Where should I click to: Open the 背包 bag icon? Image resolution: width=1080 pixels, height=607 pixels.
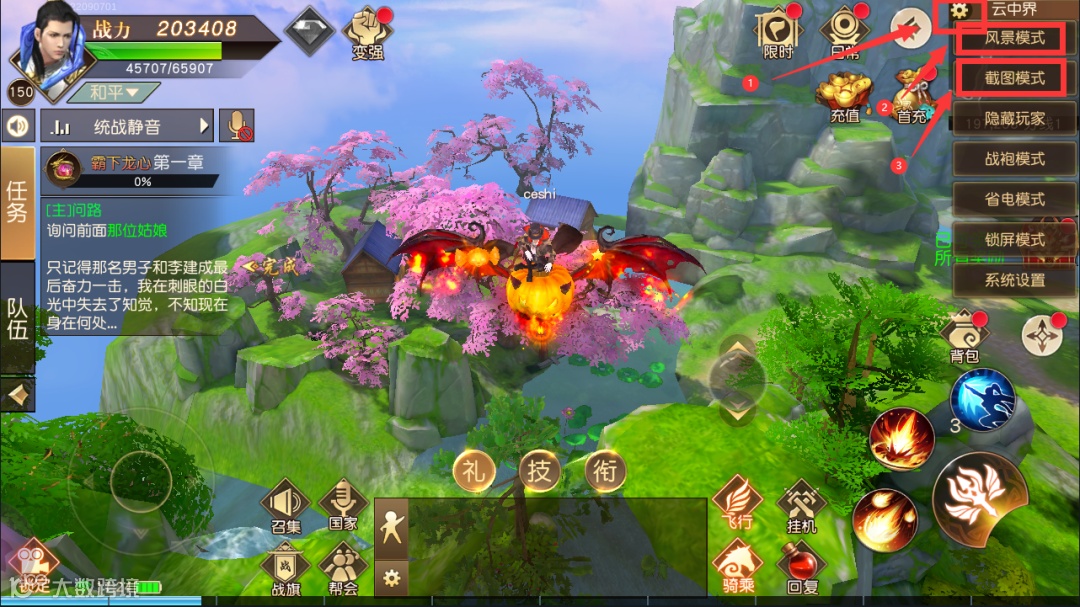click(x=965, y=337)
